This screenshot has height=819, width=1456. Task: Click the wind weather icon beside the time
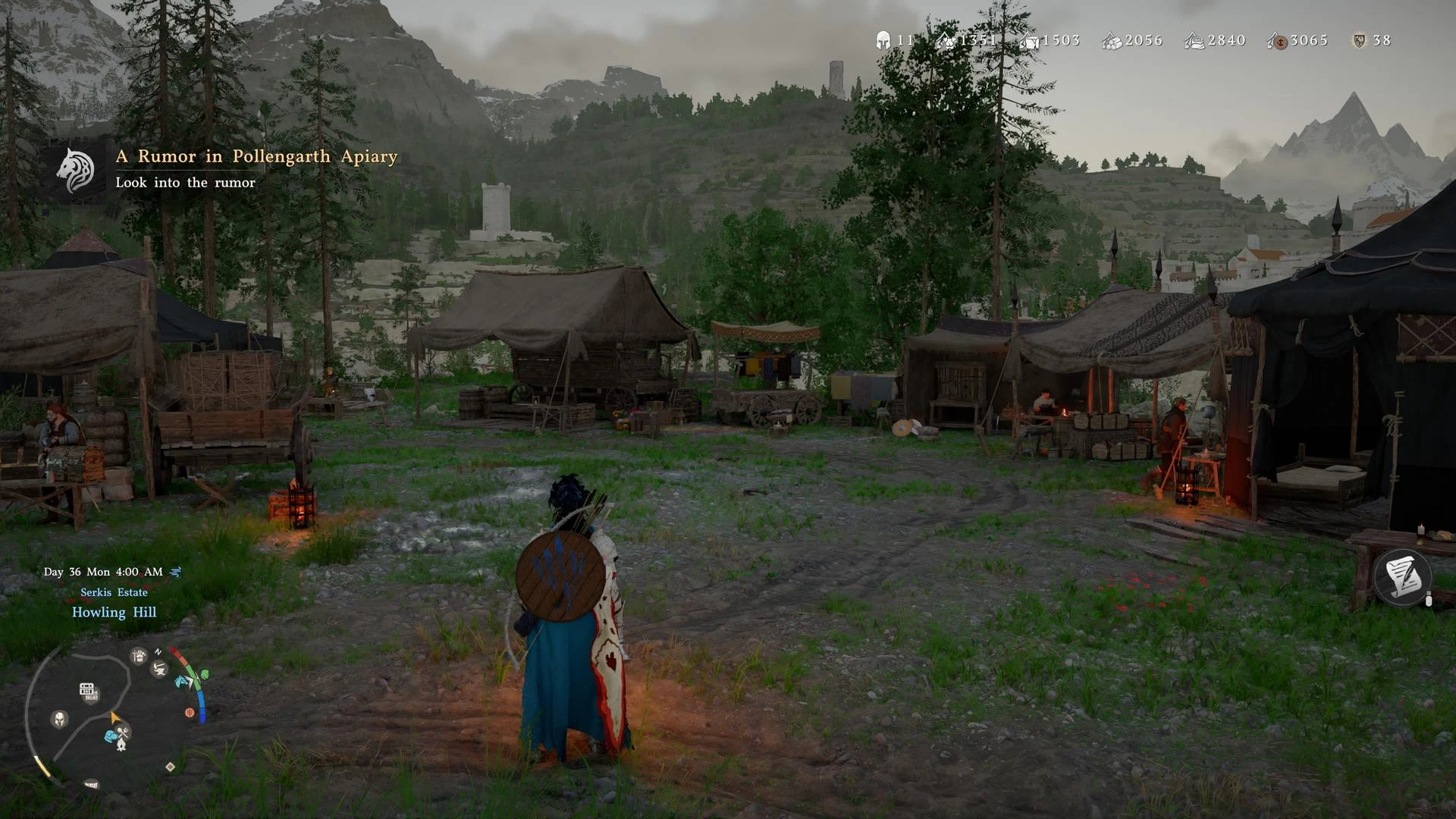tap(176, 572)
